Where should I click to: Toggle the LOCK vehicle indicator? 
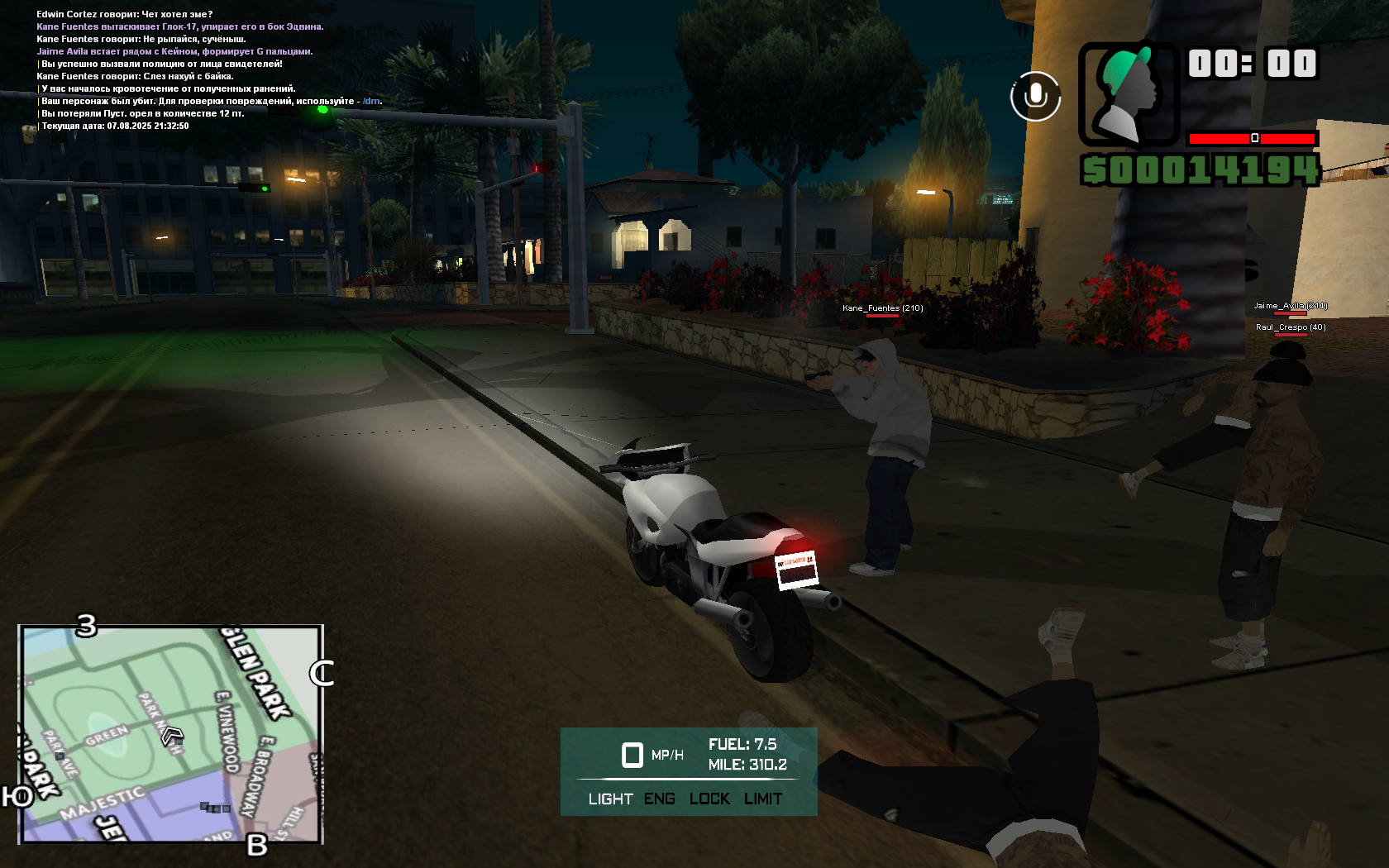coord(709,799)
